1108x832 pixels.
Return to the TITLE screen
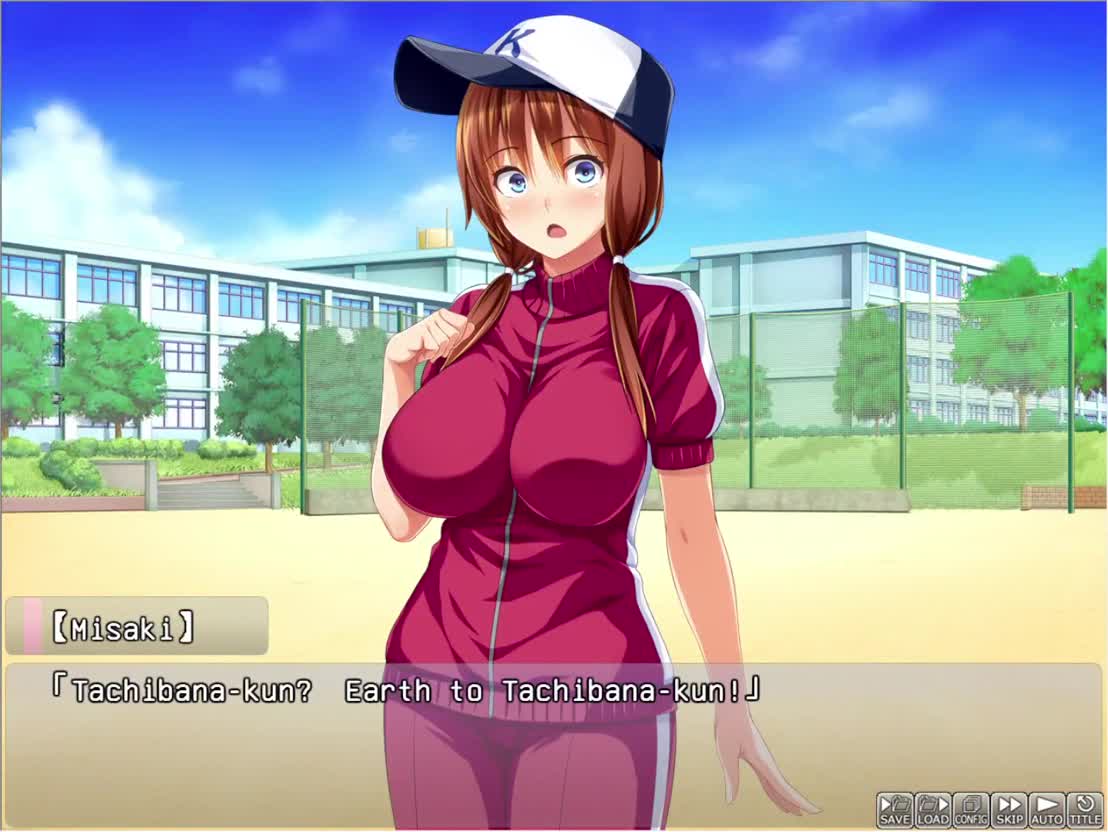click(x=1085, y=809)
